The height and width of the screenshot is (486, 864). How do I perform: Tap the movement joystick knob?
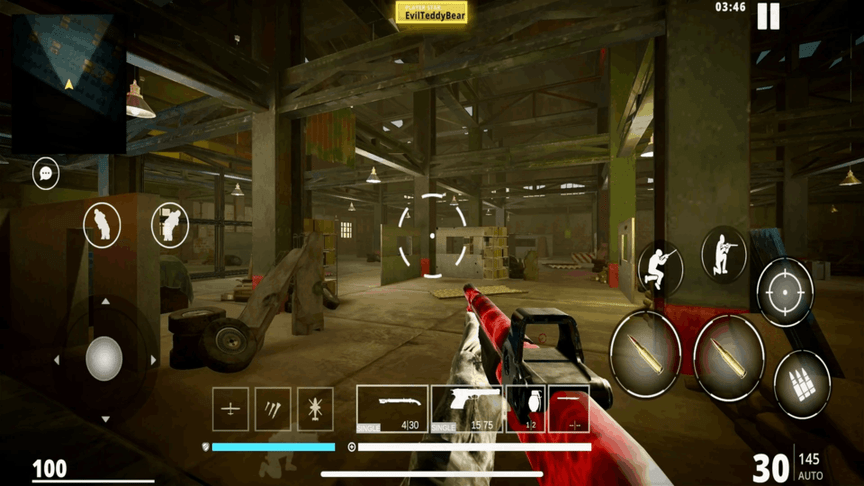click(x=104, y=358)
